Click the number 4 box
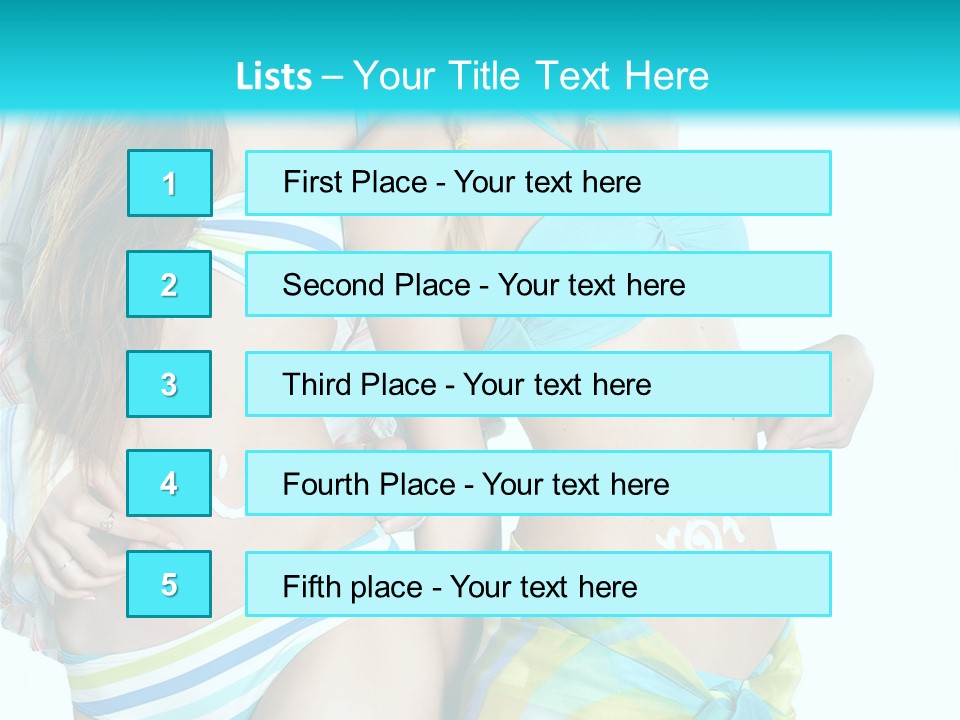960x720 pixels. coord(170,483)
